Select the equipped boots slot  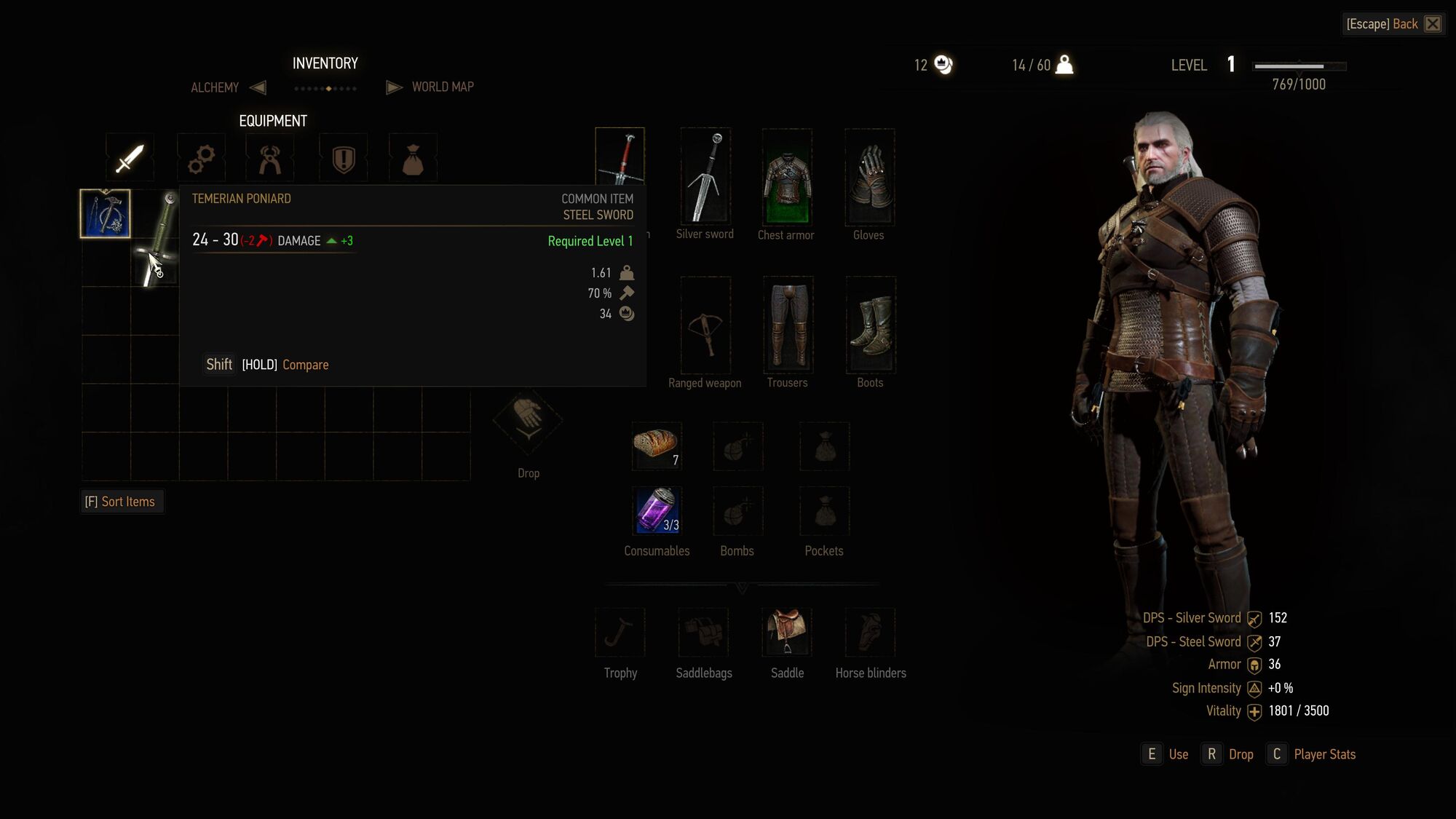pyautogui.click(x=871, y=325)
